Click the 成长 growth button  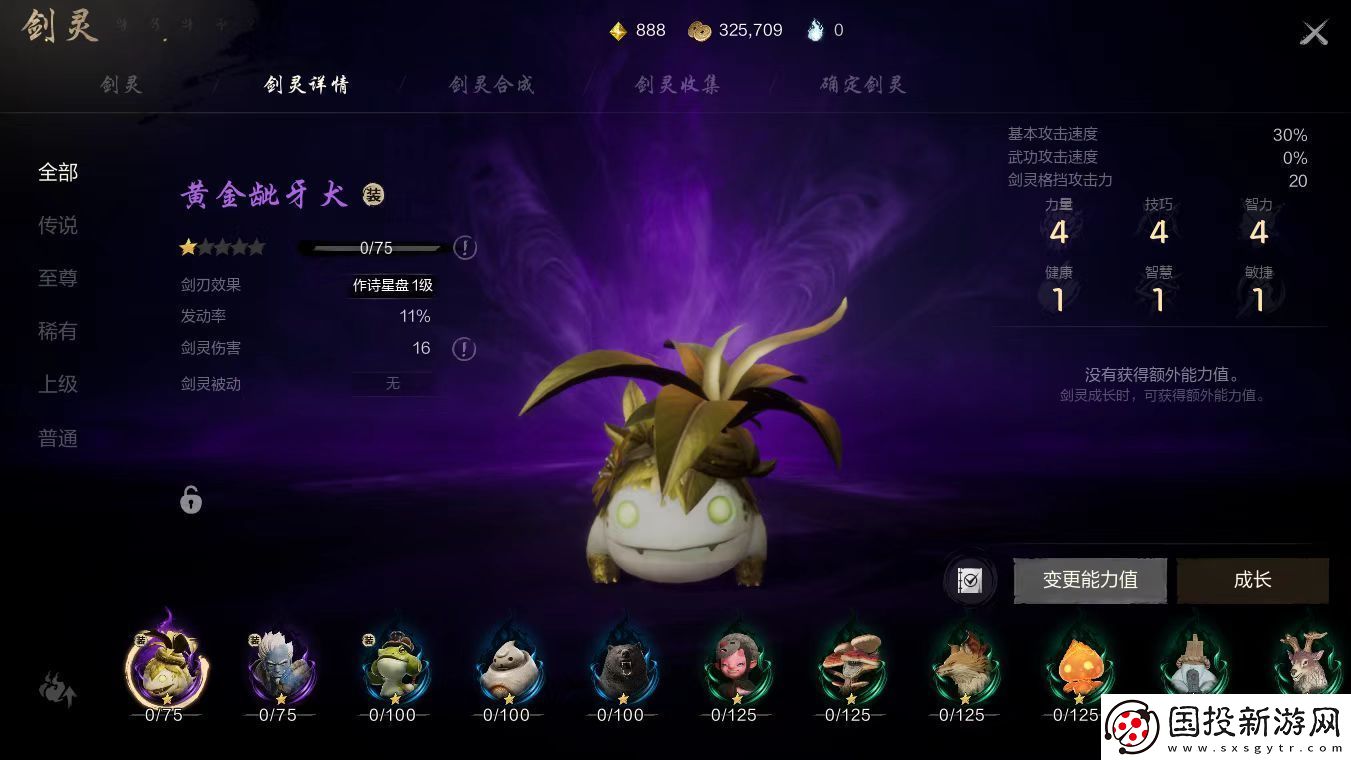(1252, 580)
